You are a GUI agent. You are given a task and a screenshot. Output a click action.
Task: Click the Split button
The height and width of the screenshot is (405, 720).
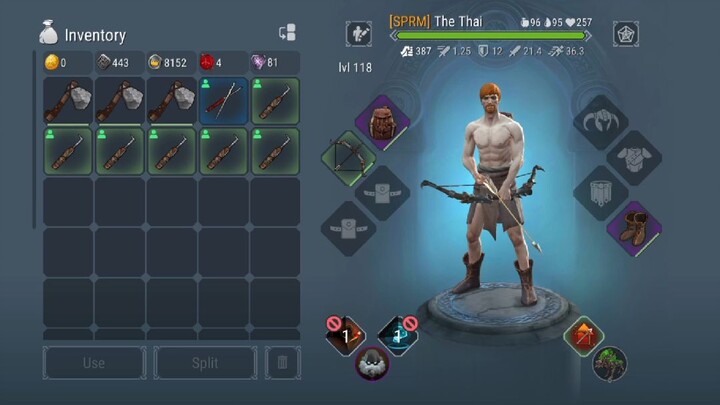tap(204, 363)
